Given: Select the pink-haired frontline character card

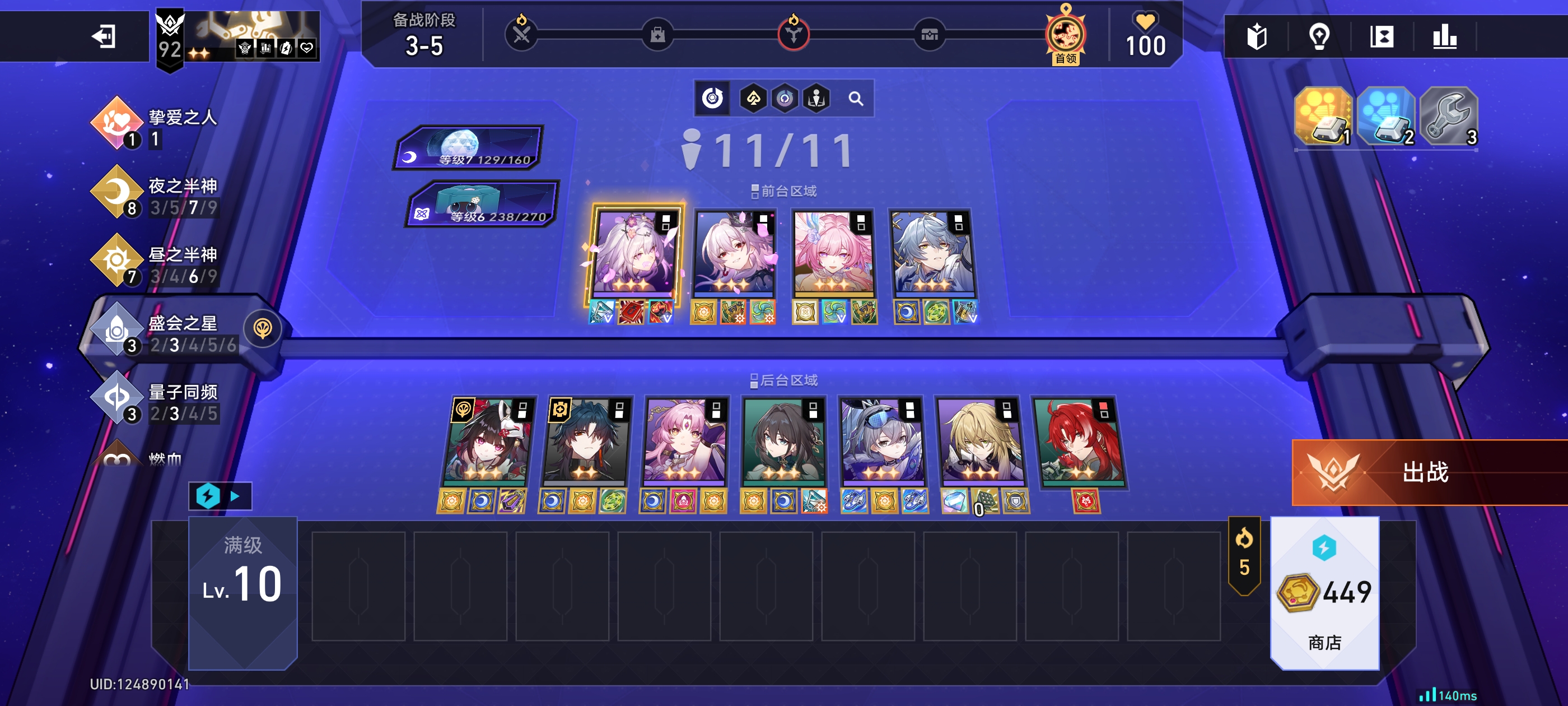Looking at the screenshot, I should tap(833, 253).
